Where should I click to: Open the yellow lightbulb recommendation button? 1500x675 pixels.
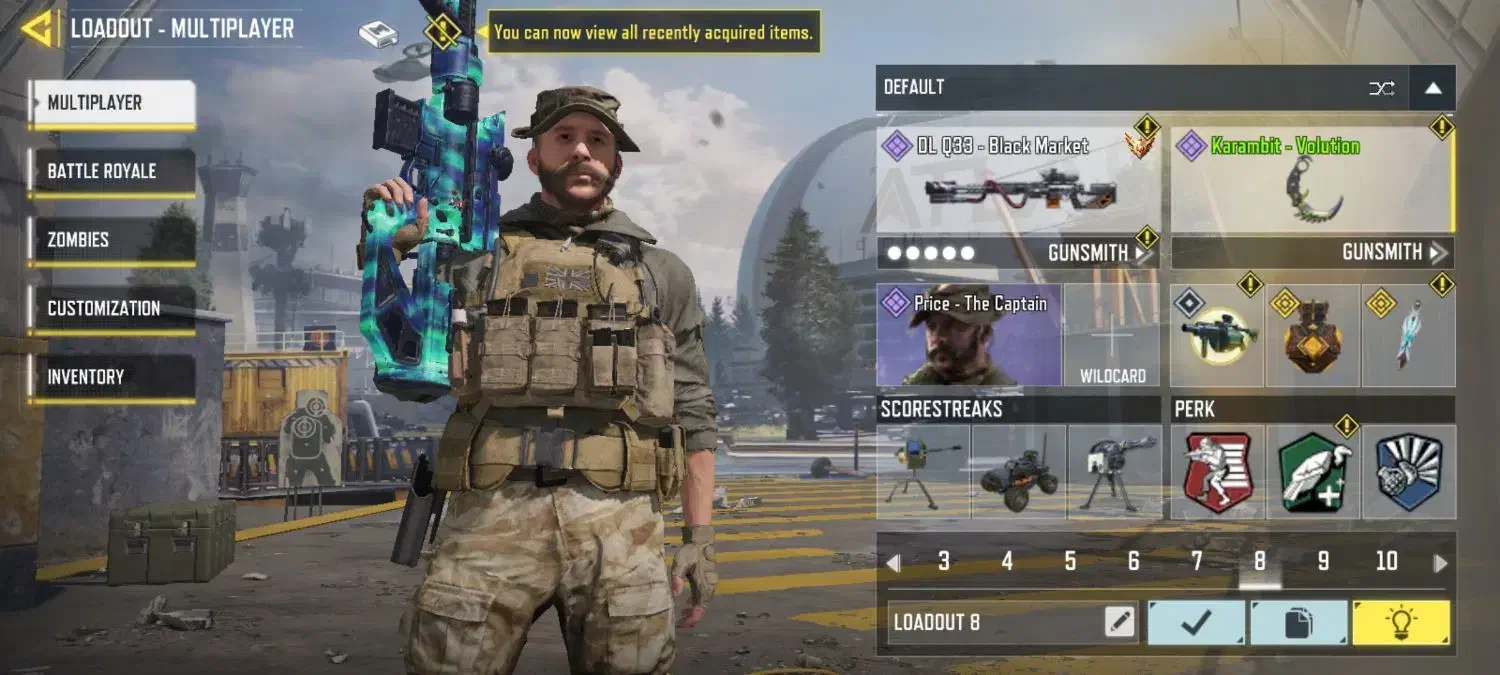(1400, 622)
